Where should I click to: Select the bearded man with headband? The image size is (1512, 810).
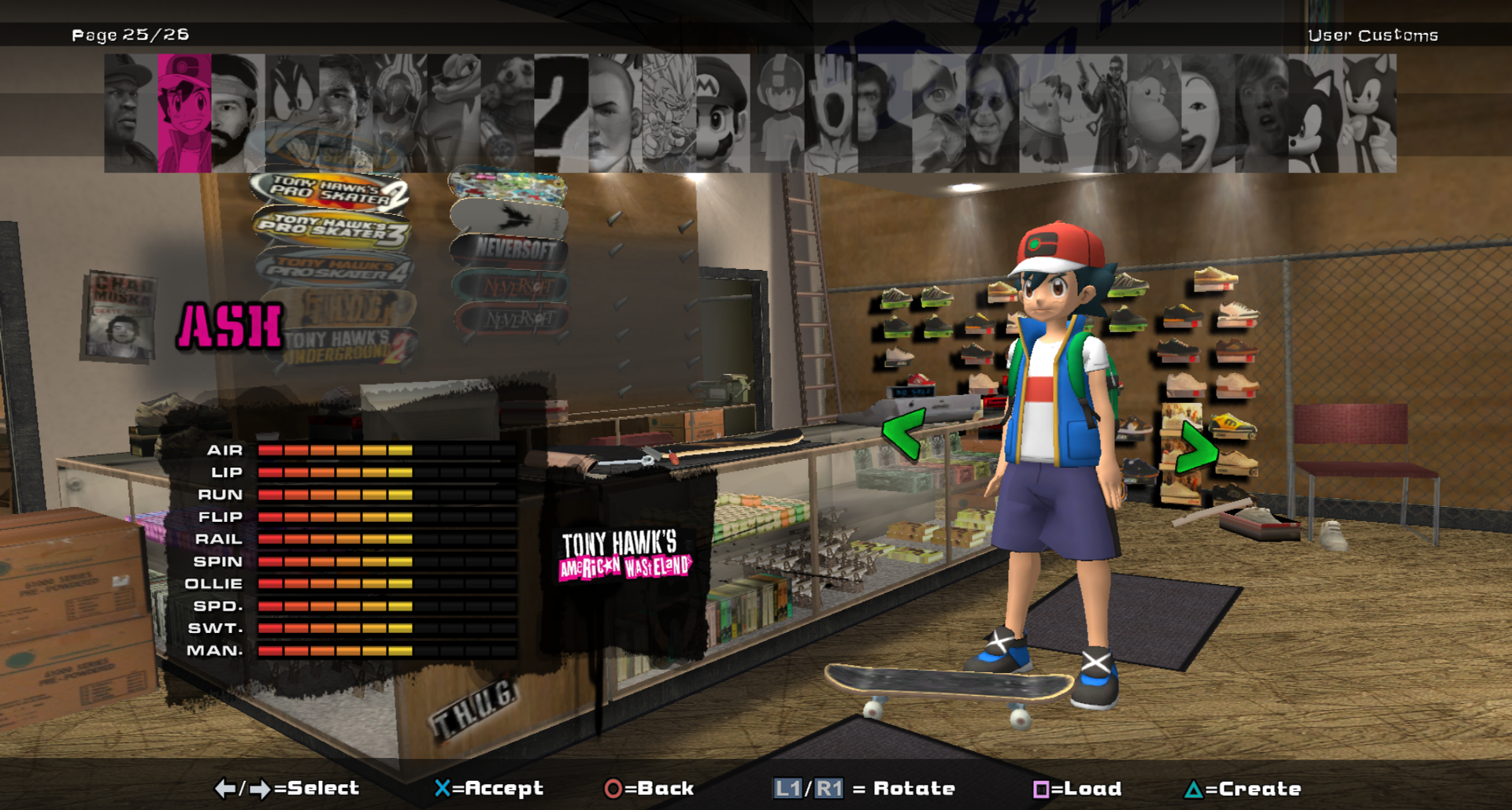(x=237, y=113)
